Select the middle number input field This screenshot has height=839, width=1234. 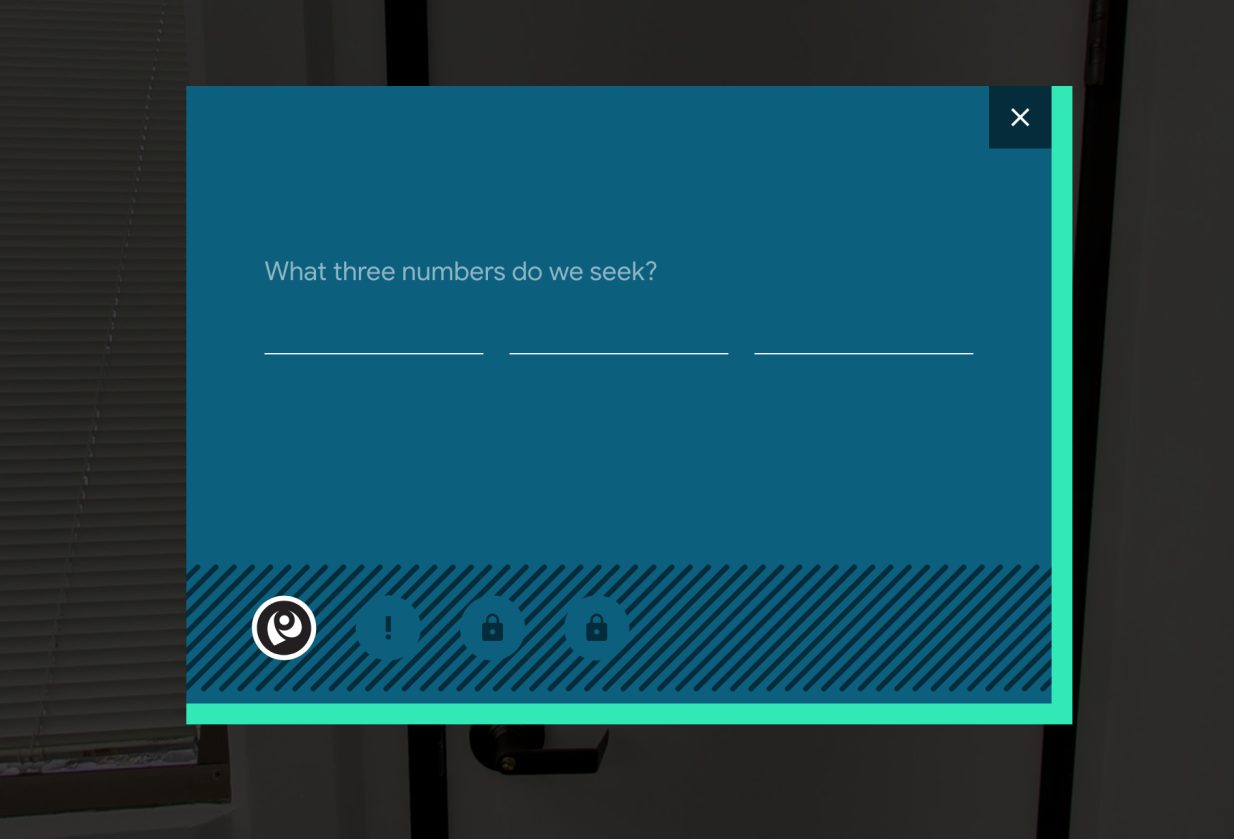(x=618, y=336)
